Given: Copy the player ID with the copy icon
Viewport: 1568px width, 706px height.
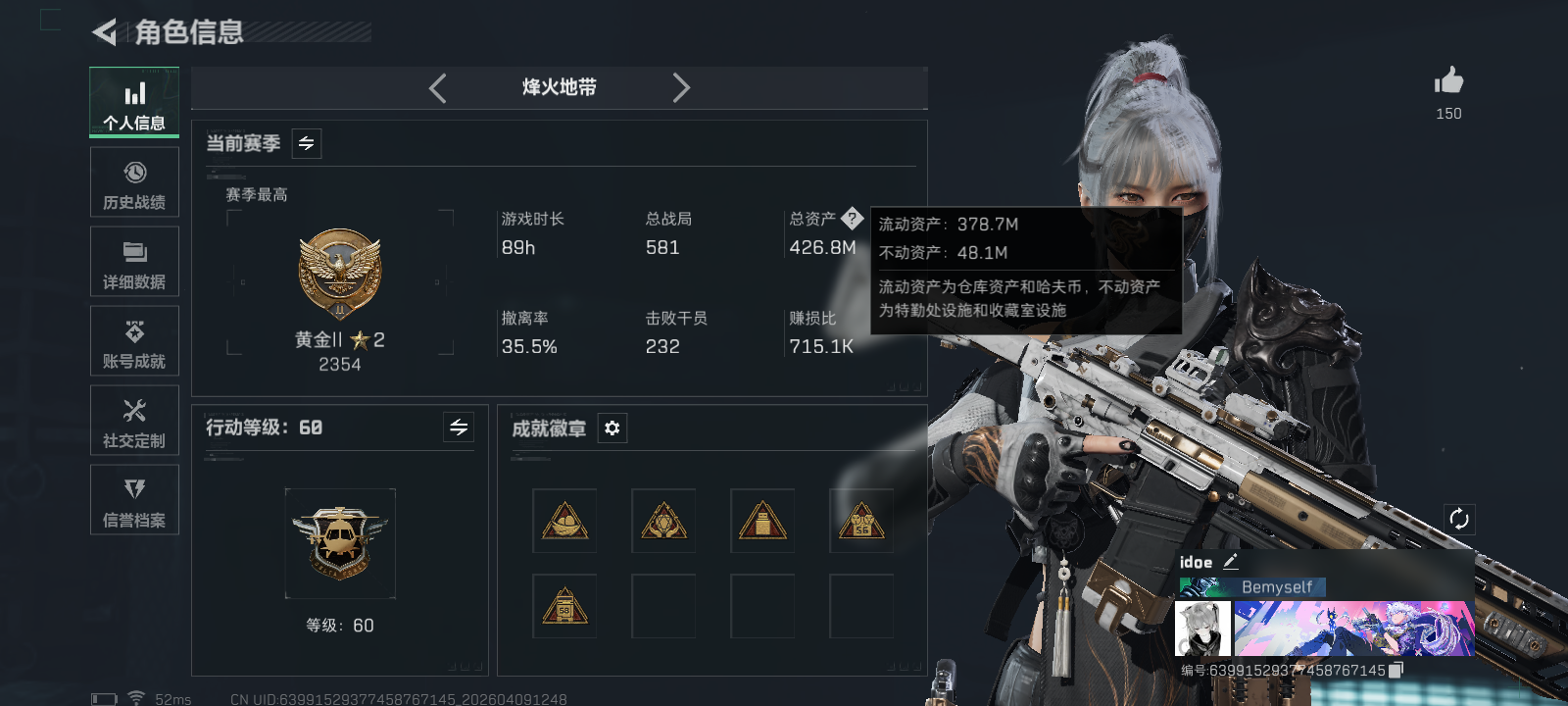Looking at the screenshot, I should (x=1397, y=669).
